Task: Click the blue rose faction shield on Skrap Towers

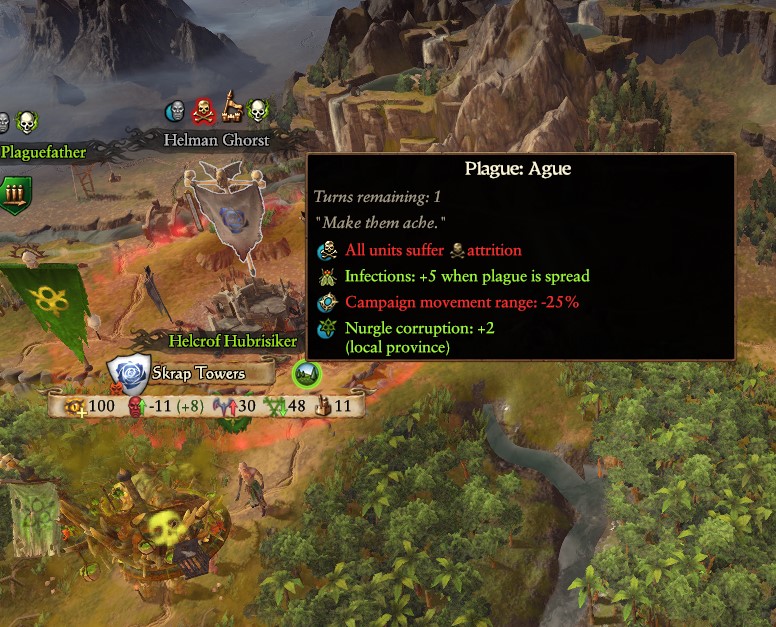Action: coord(129,374)
